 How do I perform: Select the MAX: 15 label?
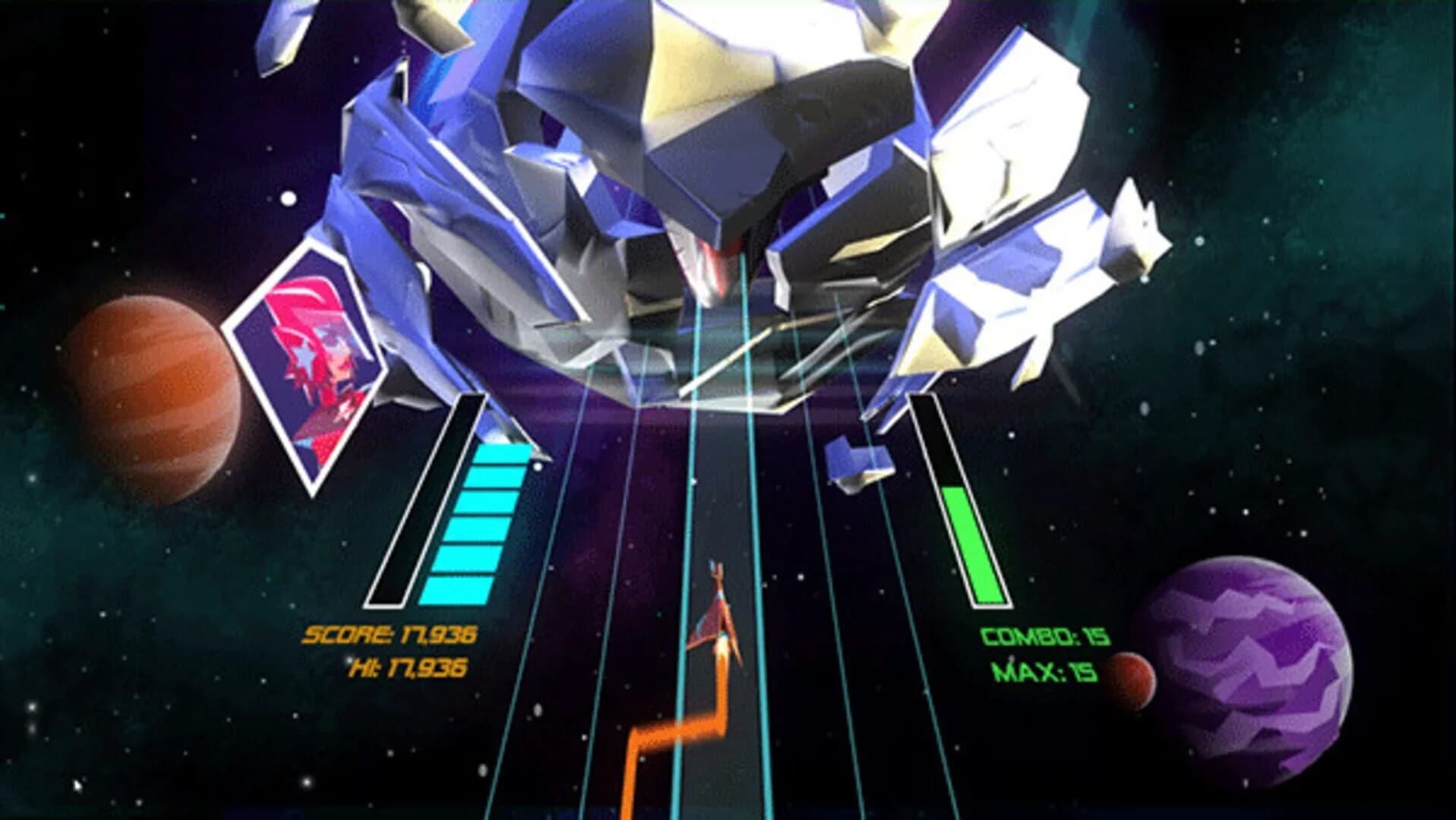[1044, 672]
